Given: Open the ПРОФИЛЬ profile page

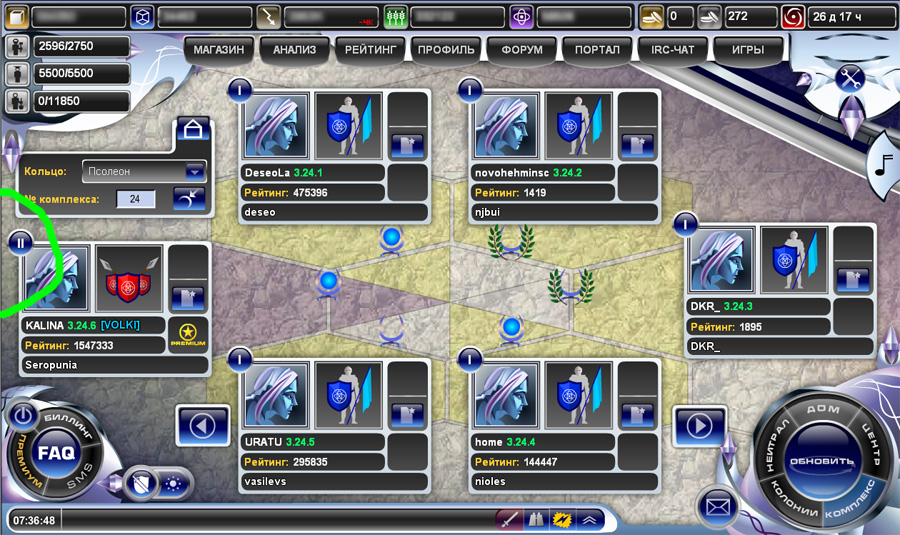Looking at the screenshot, I should pos(446,49).
